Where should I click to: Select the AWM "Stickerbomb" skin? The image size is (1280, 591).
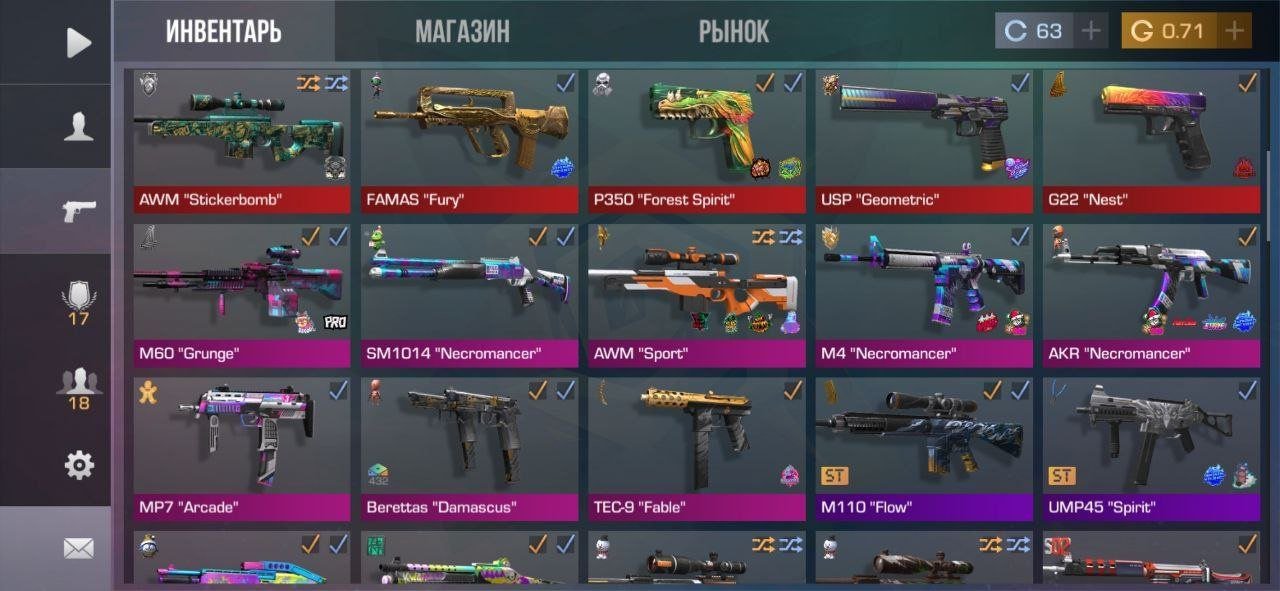242,140
